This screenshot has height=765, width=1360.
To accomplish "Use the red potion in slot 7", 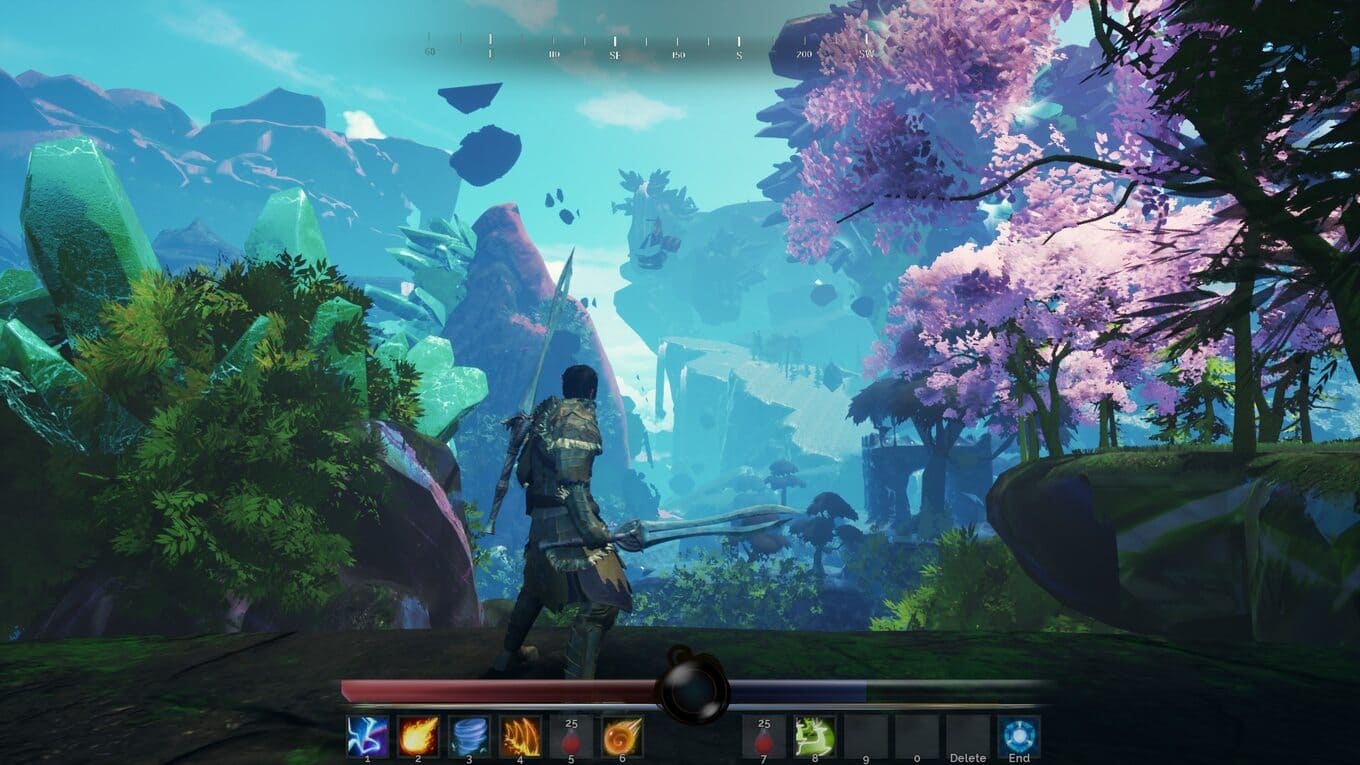I will click(x=765, y=736).
